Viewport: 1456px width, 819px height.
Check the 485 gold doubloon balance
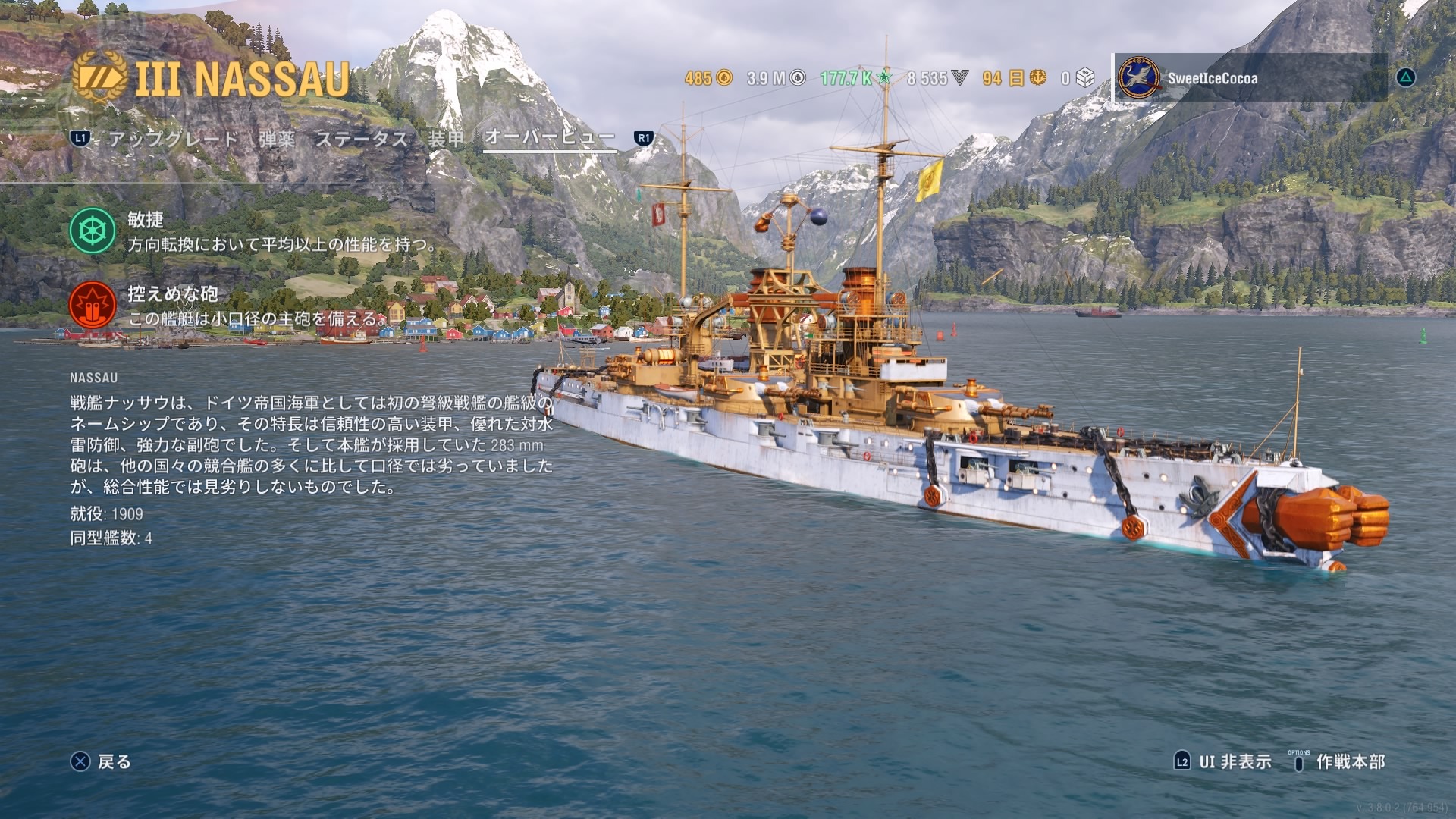click(708, 78)
